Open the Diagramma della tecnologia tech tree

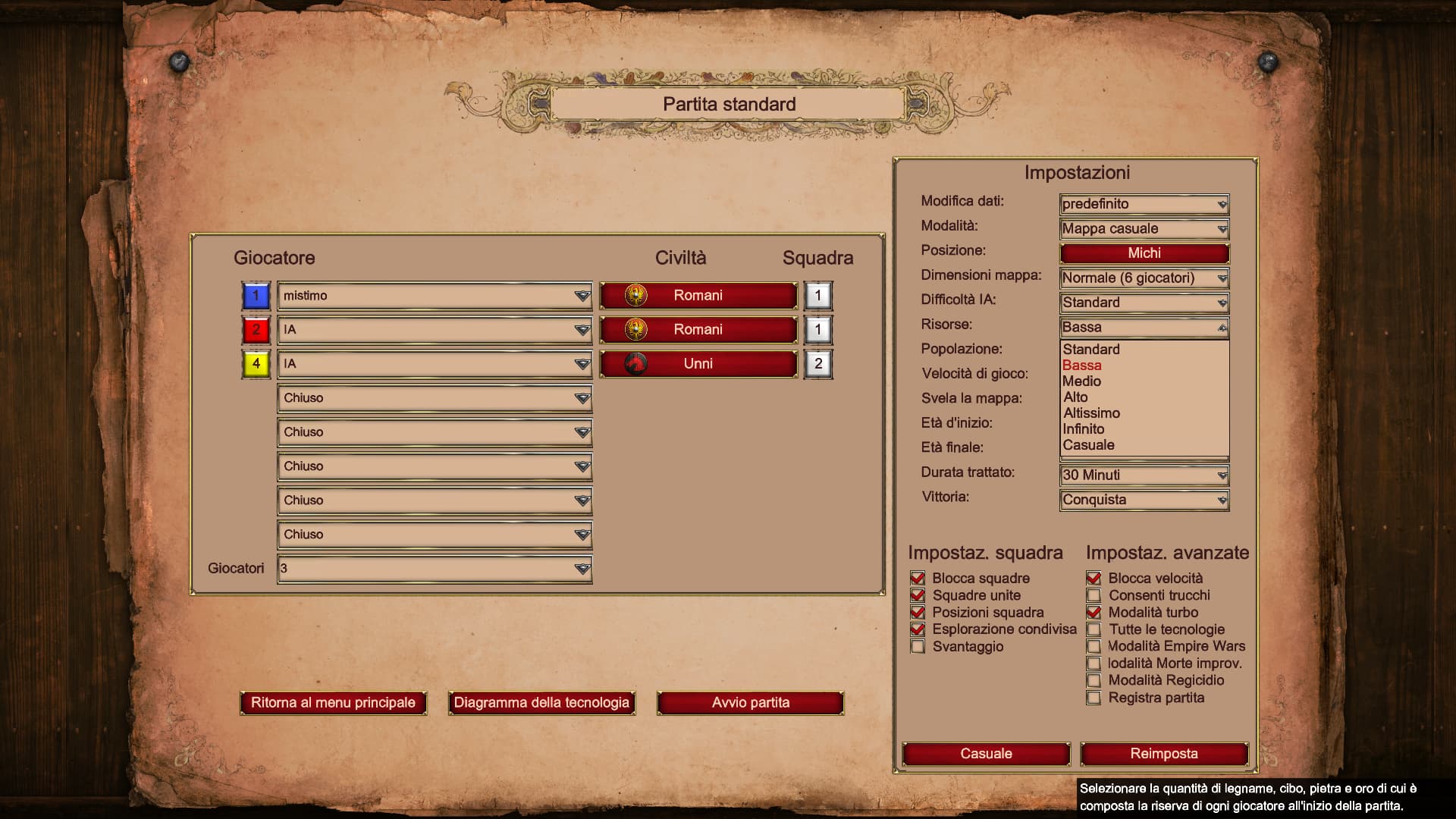[541, 703]
